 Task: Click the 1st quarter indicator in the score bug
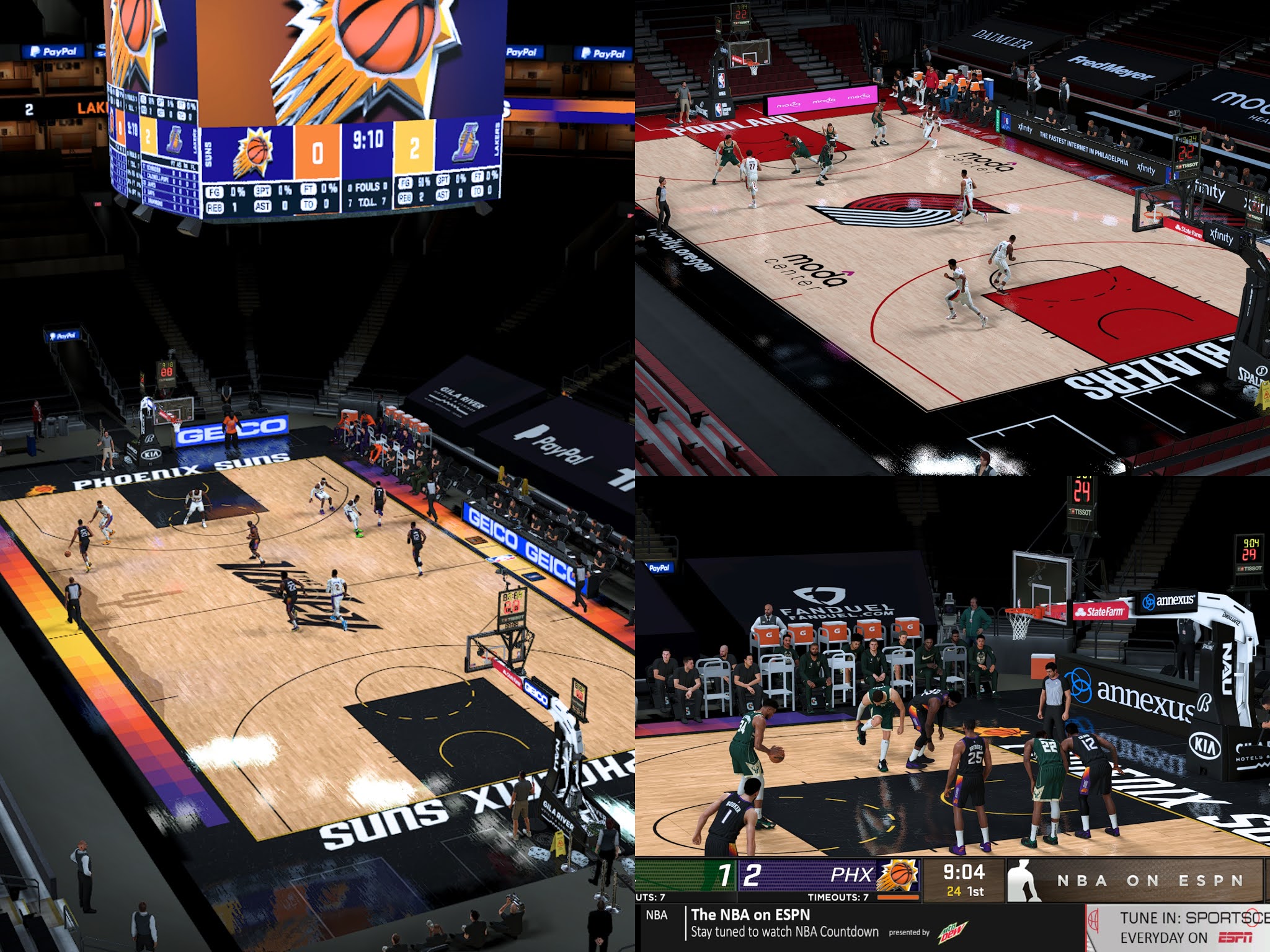coord(977,891)
